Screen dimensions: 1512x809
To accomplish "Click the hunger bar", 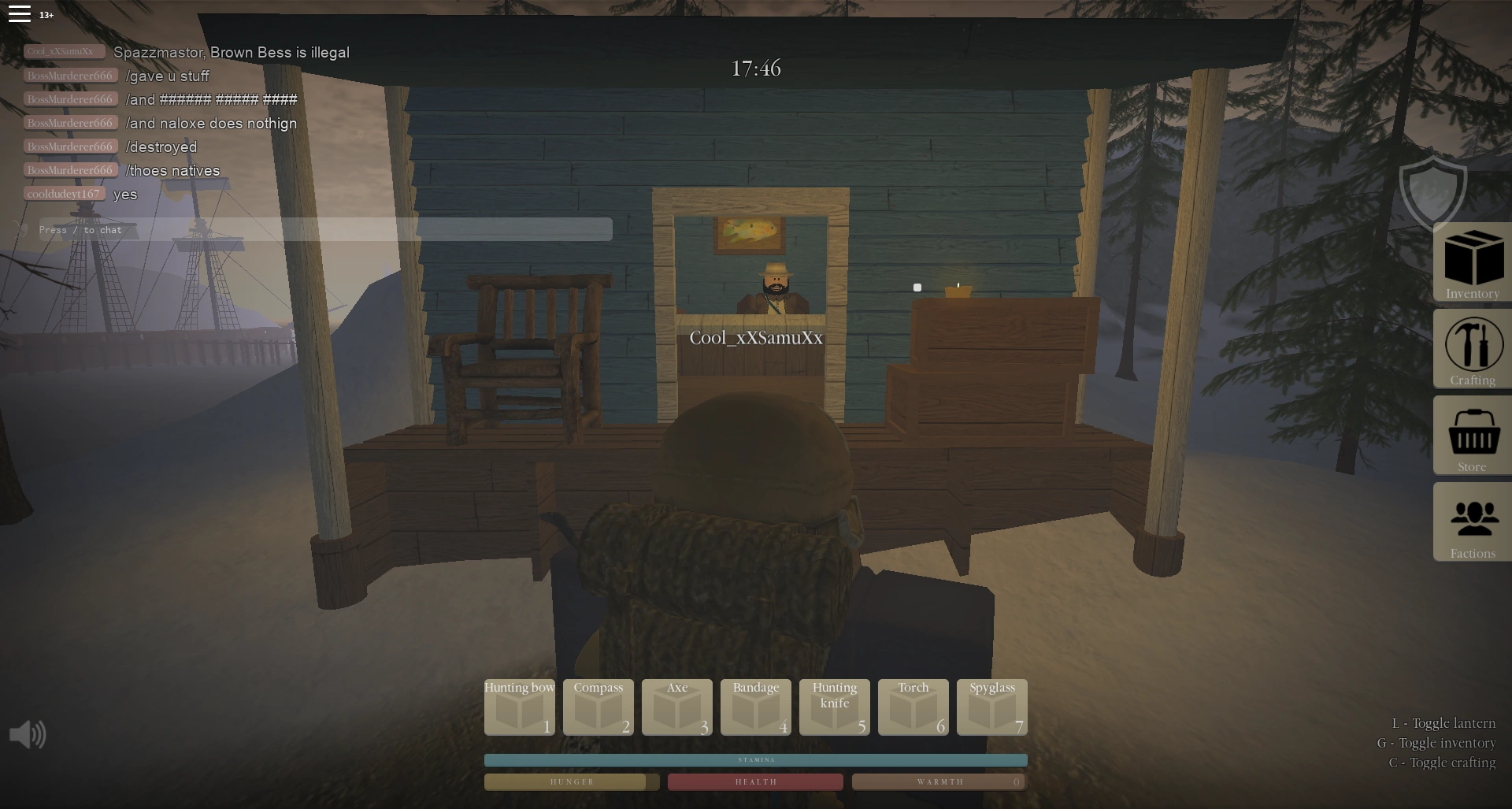I will pyautogui.click(x=572, y=781).
